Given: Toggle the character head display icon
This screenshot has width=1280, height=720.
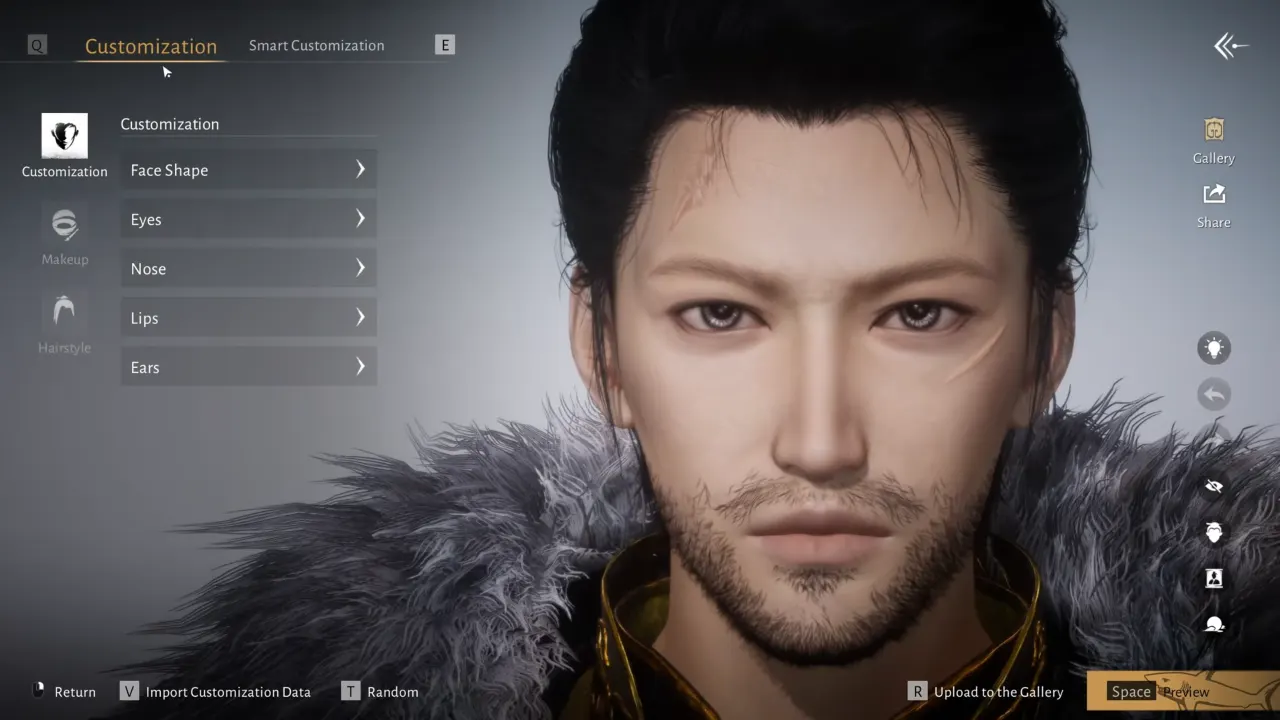Looking at the screenshot, I should click(x=1214, y=533).
